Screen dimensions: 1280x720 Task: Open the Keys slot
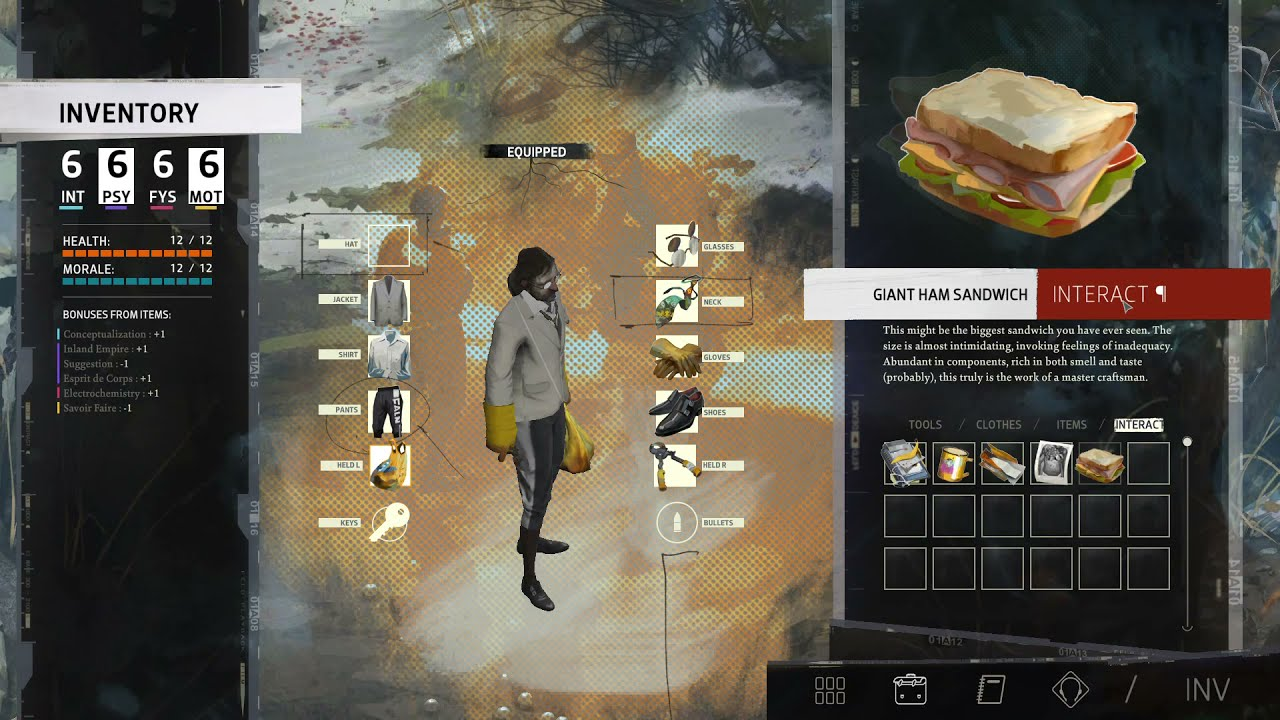click(389, 522)
